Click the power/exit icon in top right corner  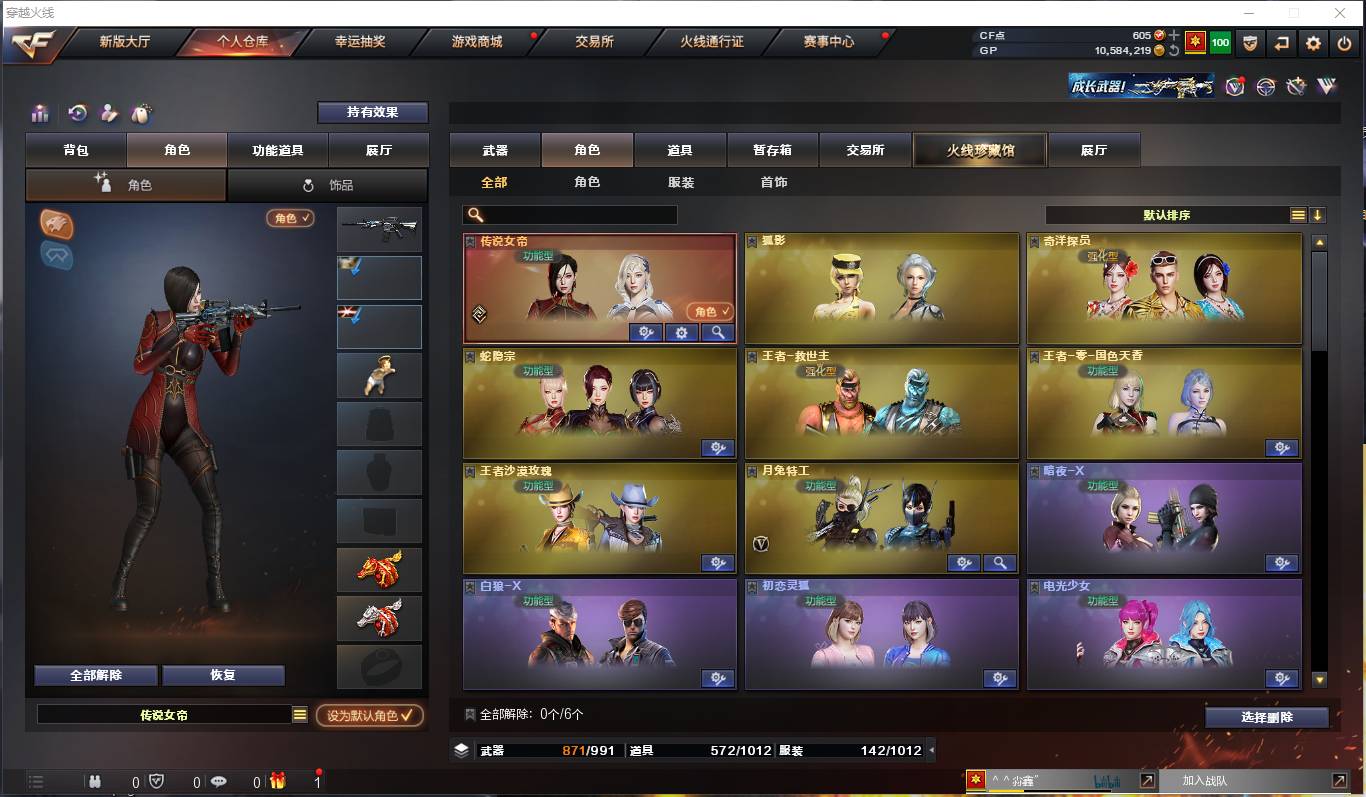[1342, 43]
